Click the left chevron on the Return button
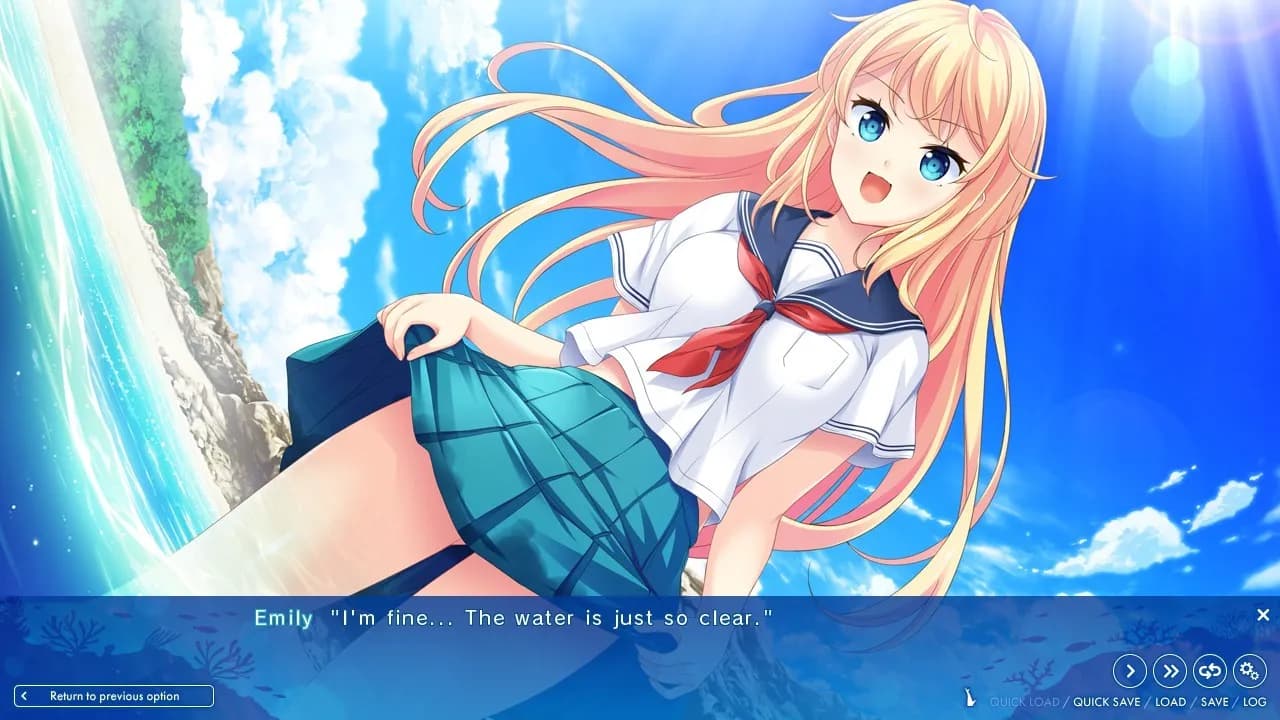This screenshot has height=720, width=1280. (24, 696)
